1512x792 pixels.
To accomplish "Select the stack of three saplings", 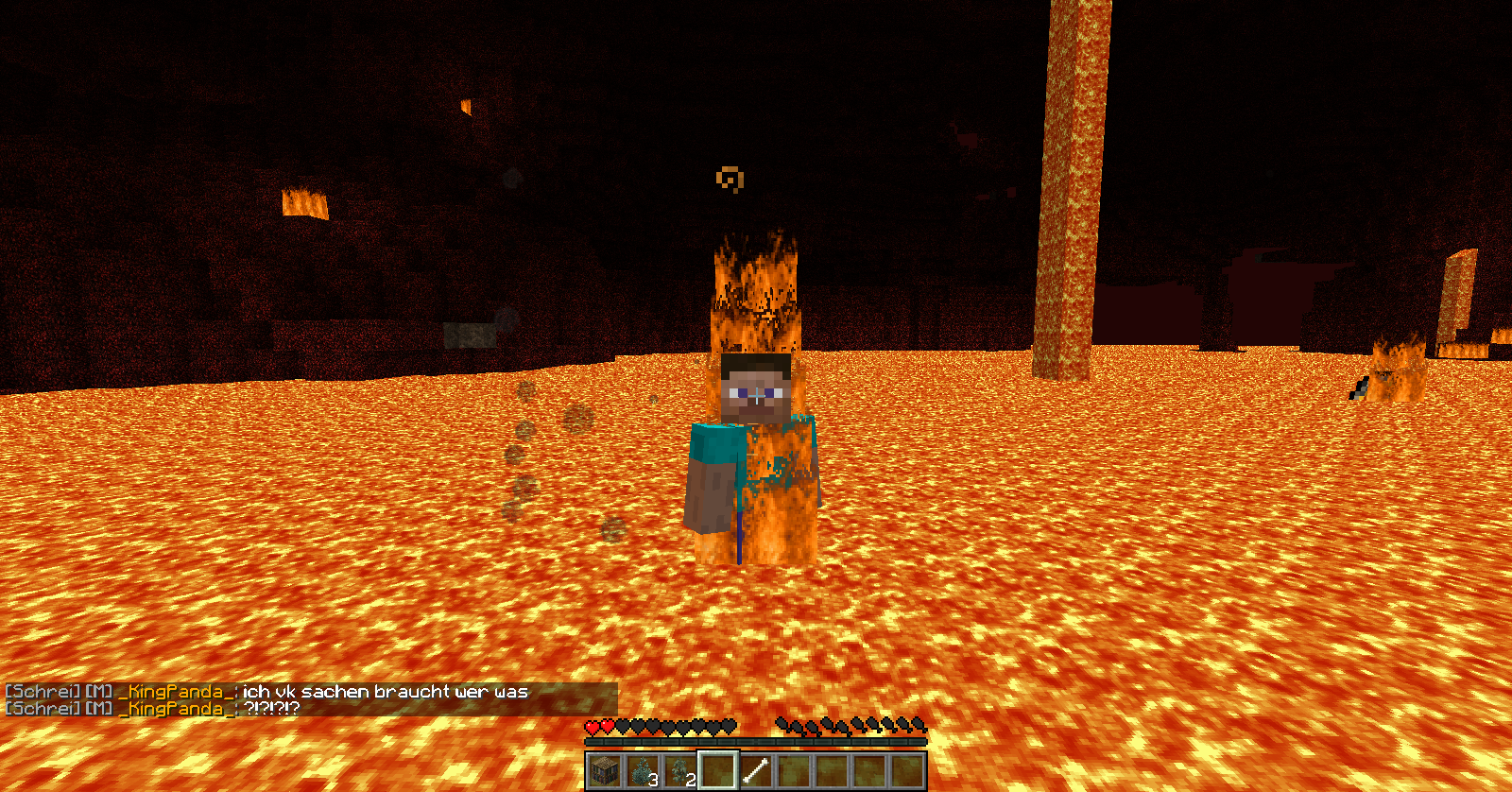I will tap(642, 770).
